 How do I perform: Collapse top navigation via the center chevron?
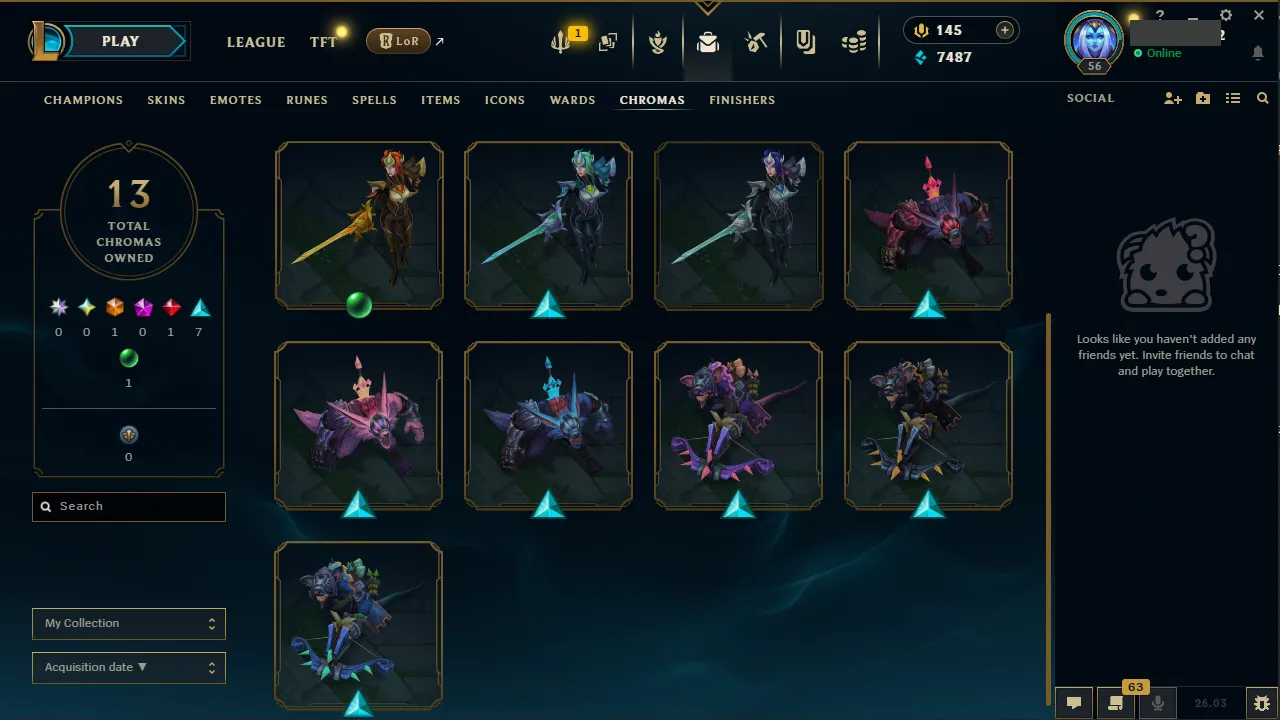point(708,6)
